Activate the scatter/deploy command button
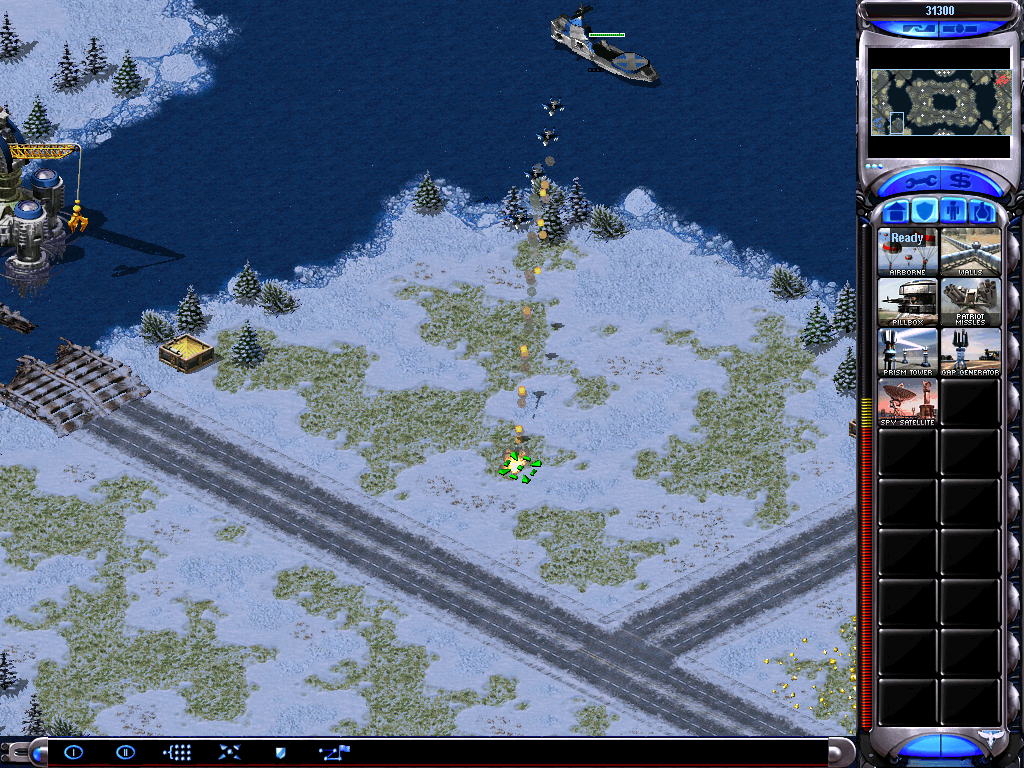The height and width of the screenshot is (768, 1024). [229, 752]
